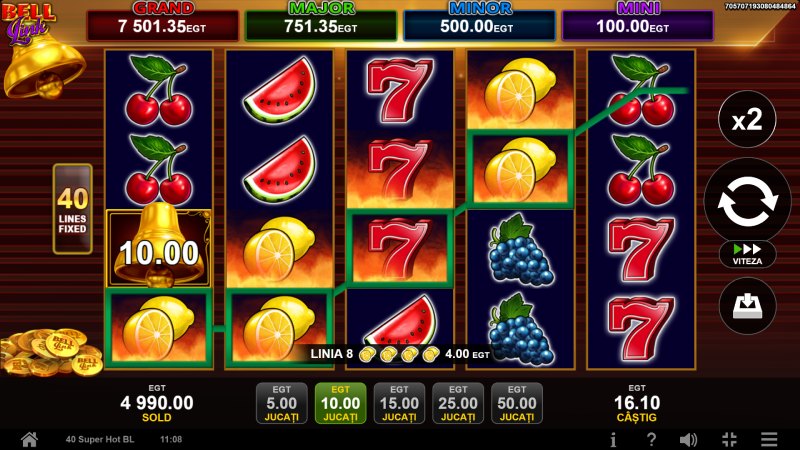The height and width of the screenshot is (450, 800).
Task: Open the info paytable icon
Action: tap(613, 439)
